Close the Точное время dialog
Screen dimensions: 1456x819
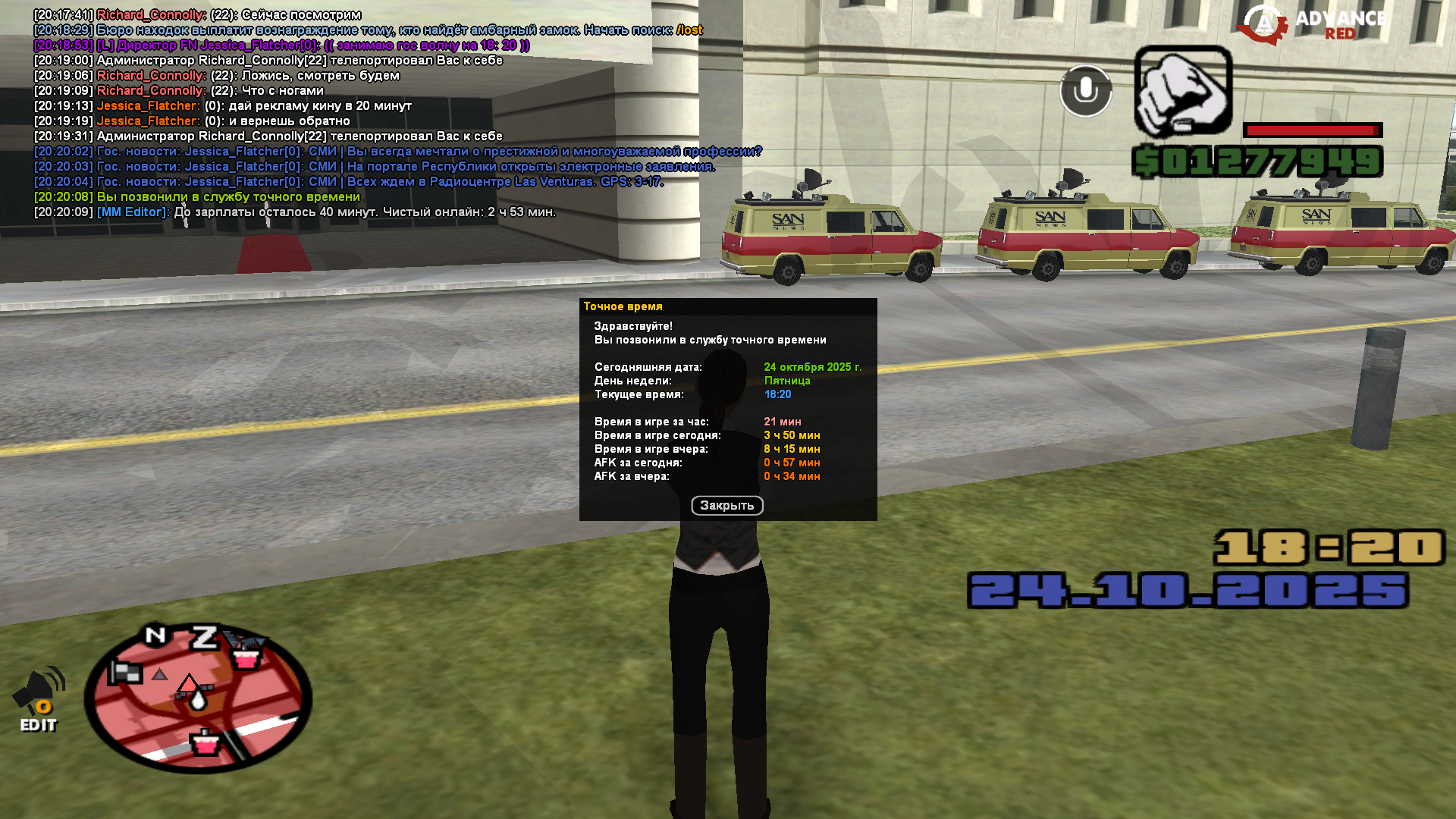click(726, 506)
